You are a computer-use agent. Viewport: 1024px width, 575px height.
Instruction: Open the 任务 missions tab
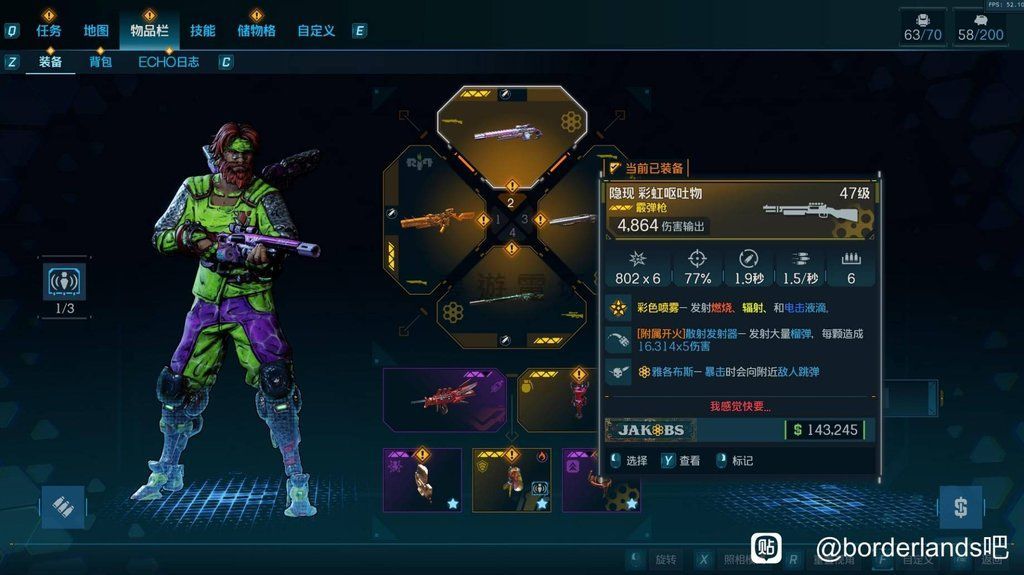pos(48,31)
